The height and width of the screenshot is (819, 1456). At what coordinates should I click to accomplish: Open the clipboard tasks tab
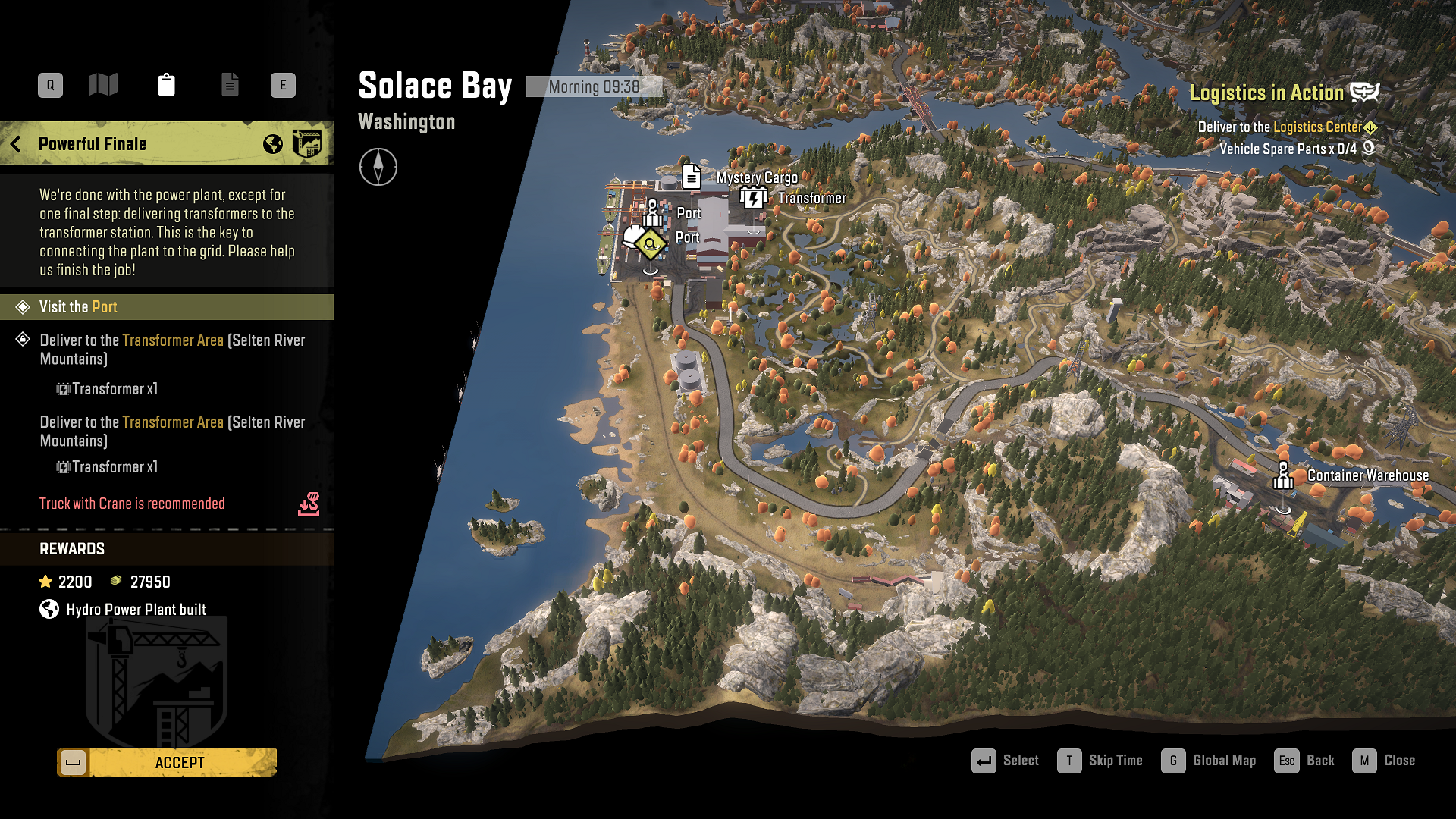[166, 84]
